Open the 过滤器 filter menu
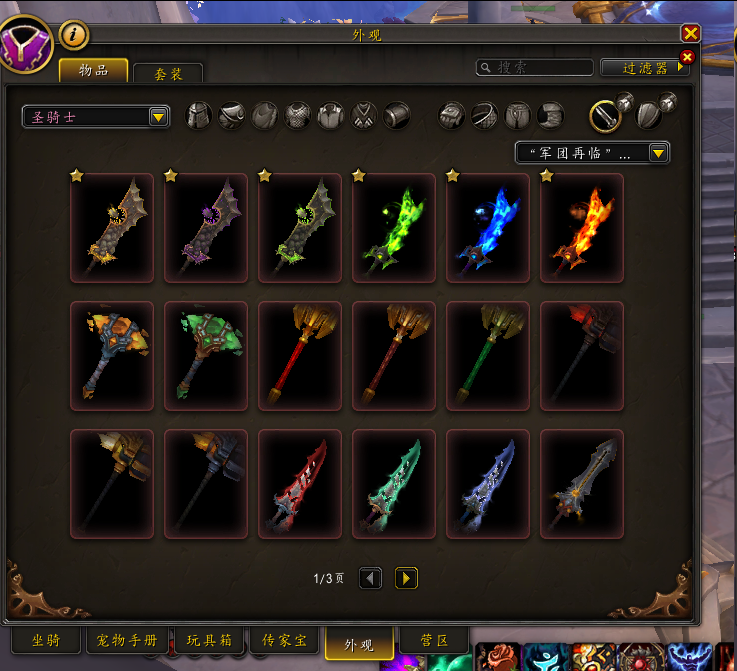Viewport: 737px width, 671px height. point(645,68)
